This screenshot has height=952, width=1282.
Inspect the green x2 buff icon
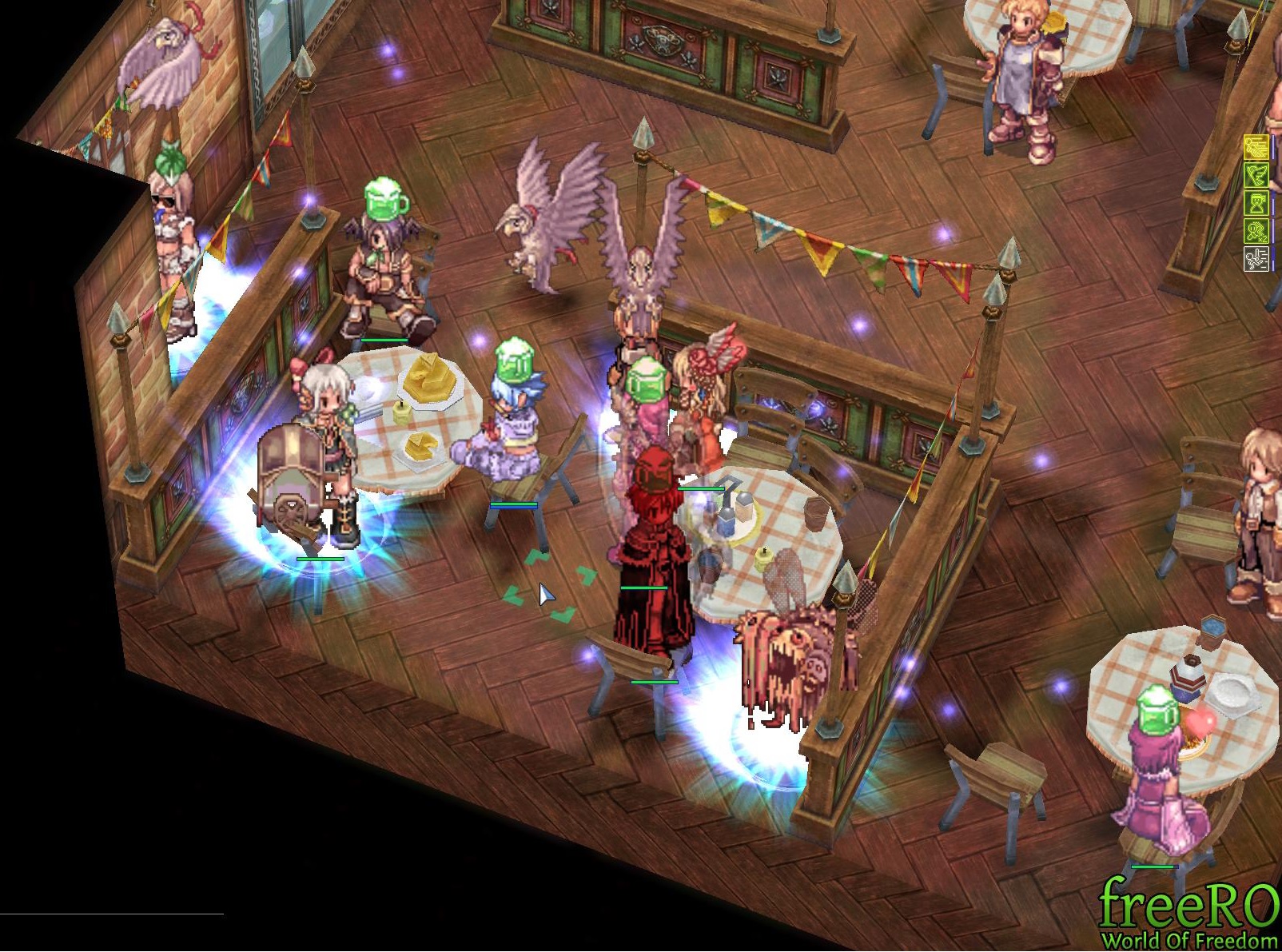(x=1256, y=231)
